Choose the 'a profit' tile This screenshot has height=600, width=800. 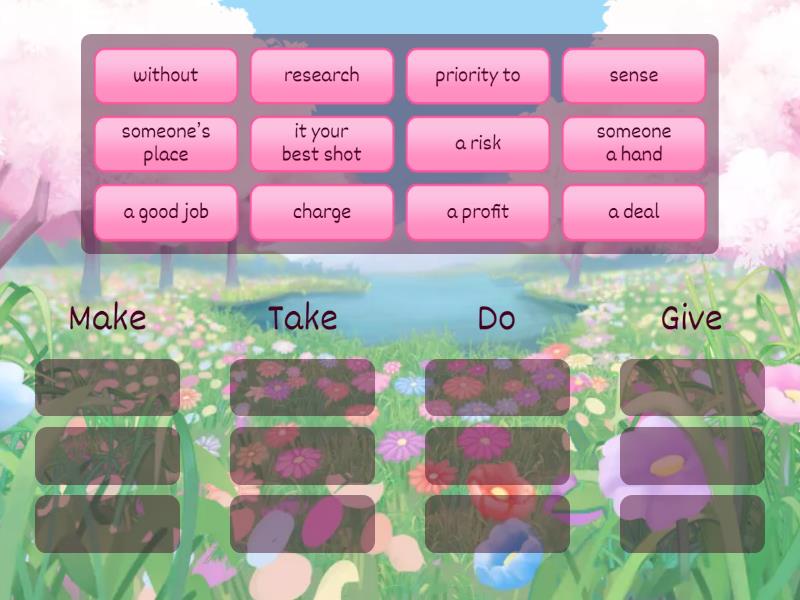(478, 212)
